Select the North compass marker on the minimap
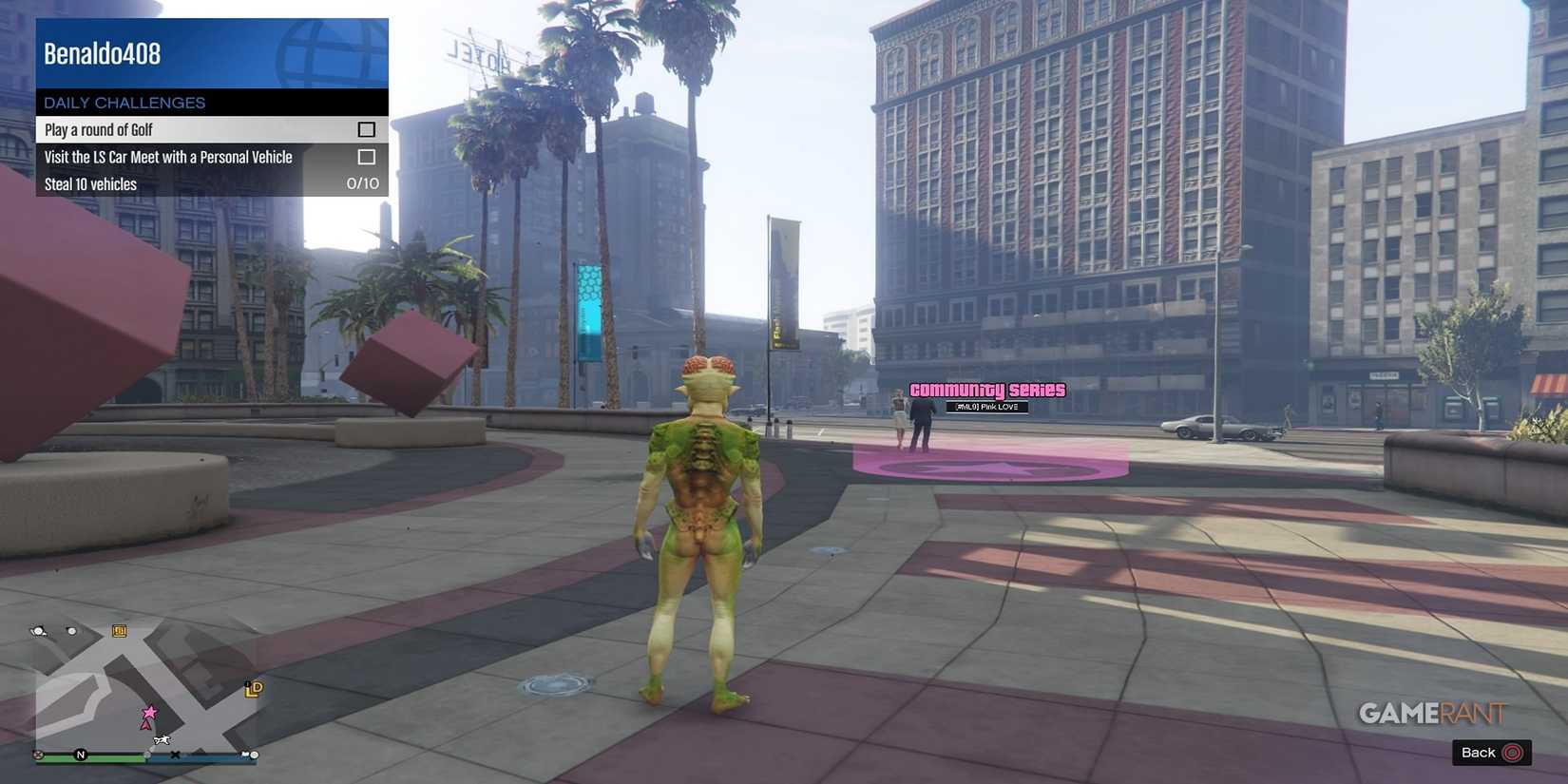 point(80,755)
